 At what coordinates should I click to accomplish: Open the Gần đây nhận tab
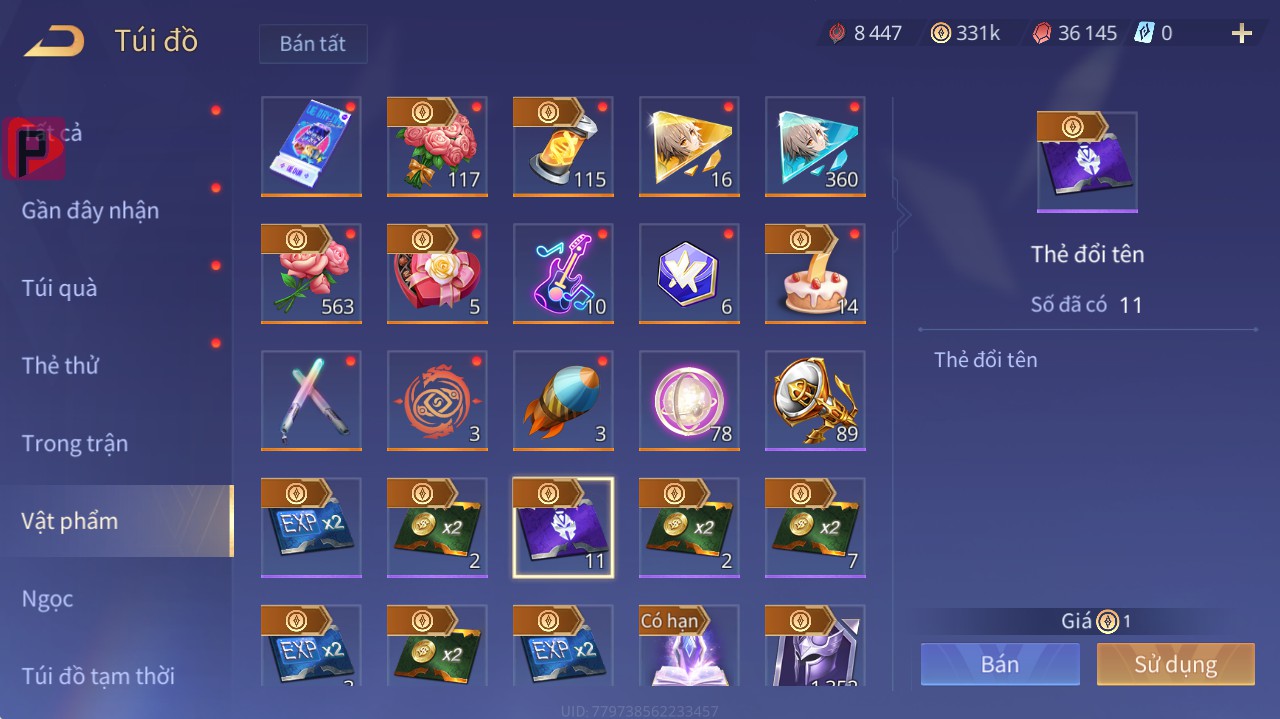pos(90,210)
